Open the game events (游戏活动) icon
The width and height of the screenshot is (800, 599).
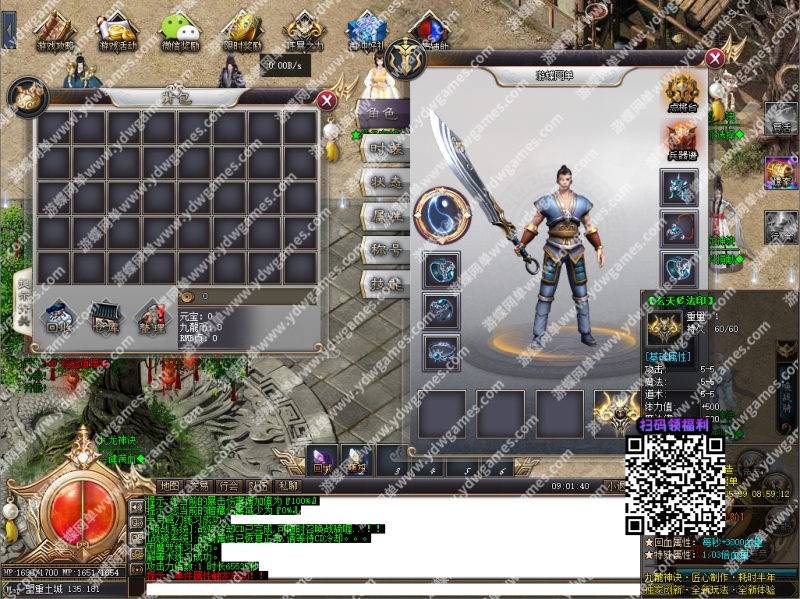click(x=118, y=30)
